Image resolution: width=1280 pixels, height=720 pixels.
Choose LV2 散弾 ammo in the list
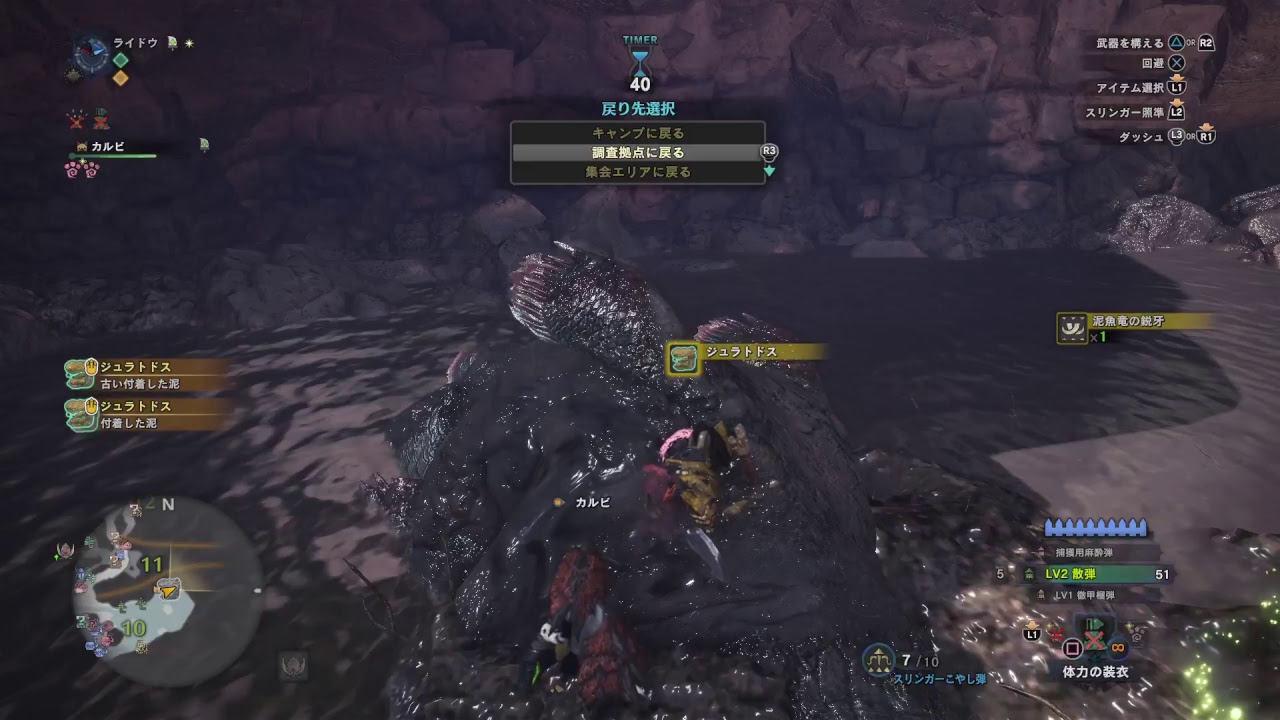1093,574
